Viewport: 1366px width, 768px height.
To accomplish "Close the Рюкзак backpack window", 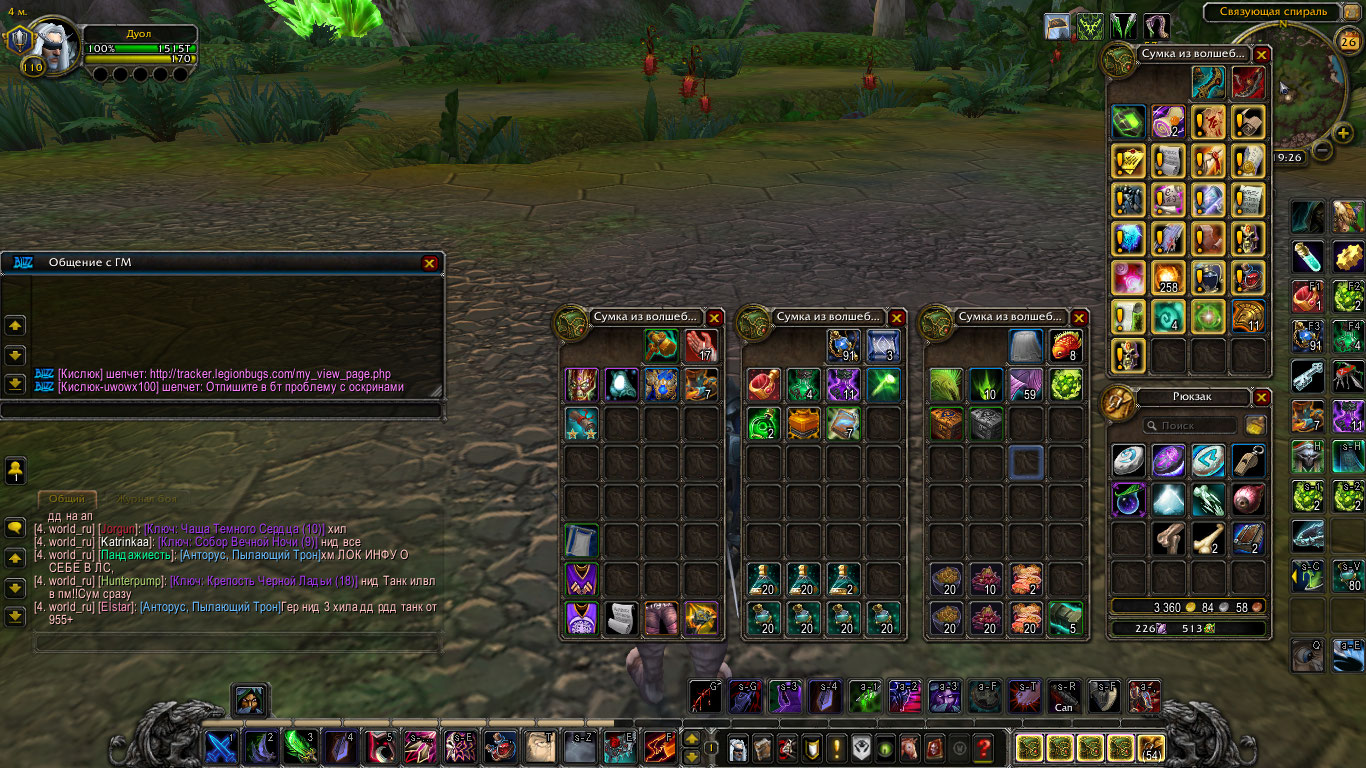I will (x=1262, y=397).
